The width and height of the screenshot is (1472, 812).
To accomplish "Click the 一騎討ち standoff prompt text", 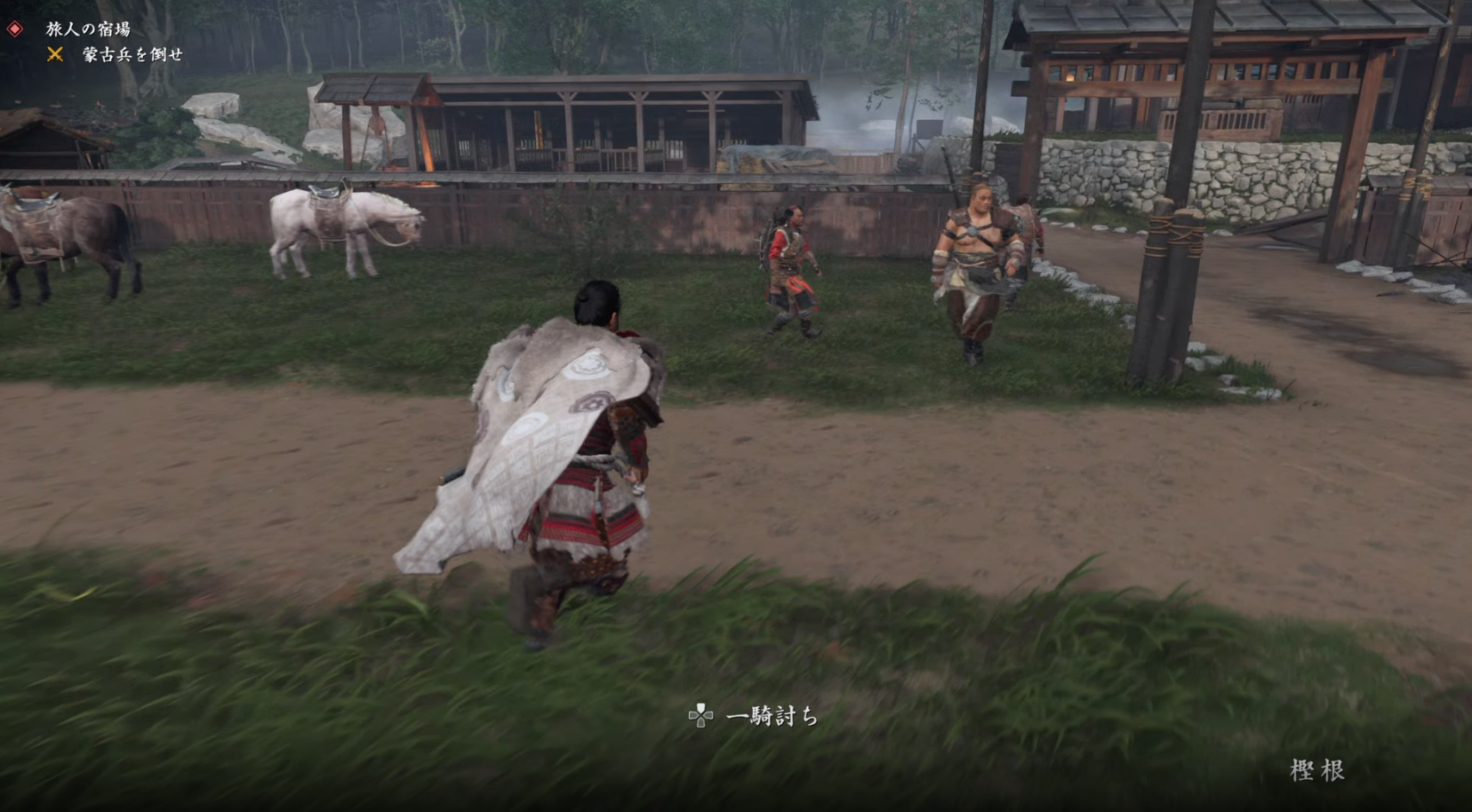I will coord(775,715).
